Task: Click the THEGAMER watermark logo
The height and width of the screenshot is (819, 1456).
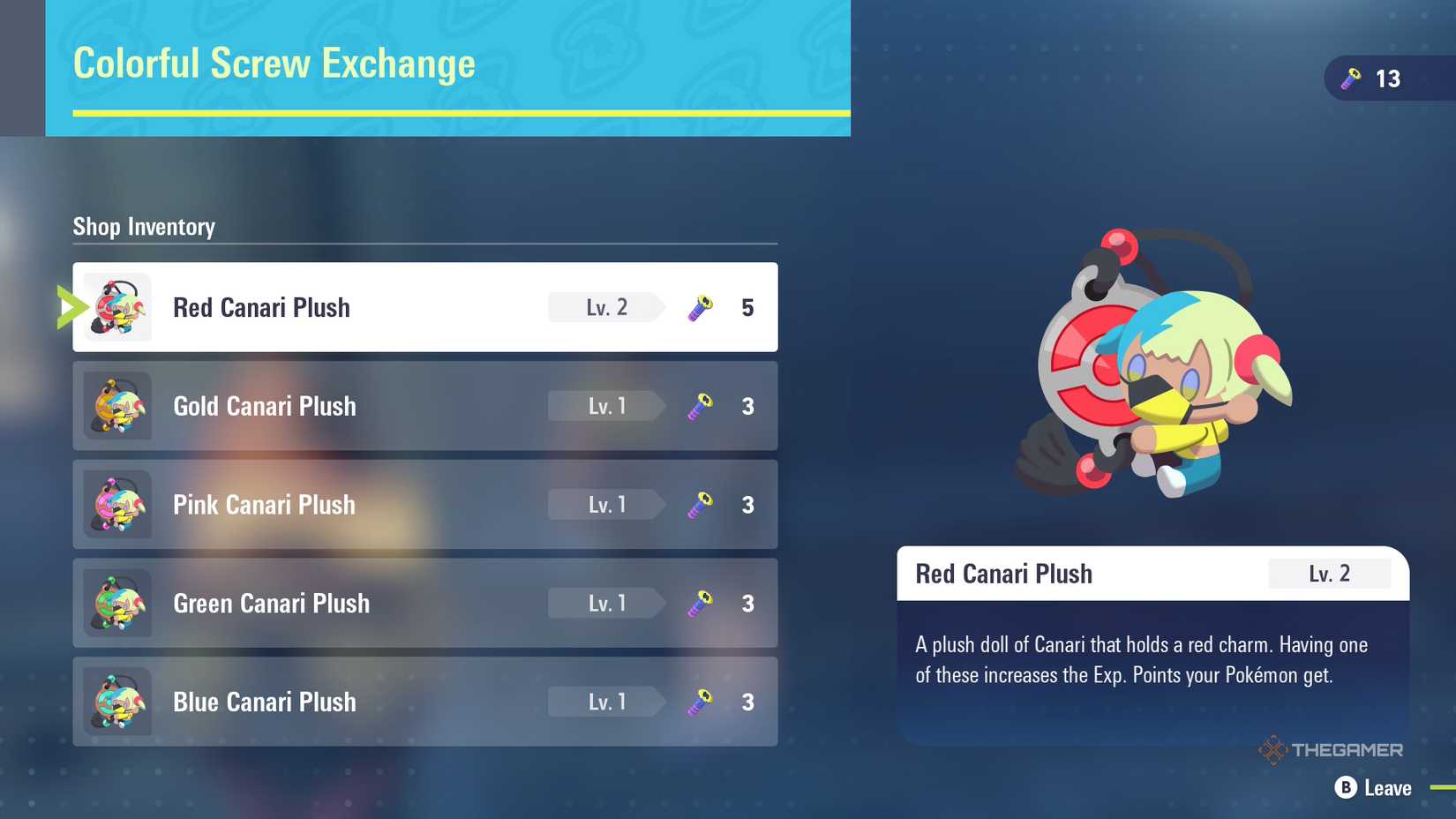Action: click(x=1332, y=749)
